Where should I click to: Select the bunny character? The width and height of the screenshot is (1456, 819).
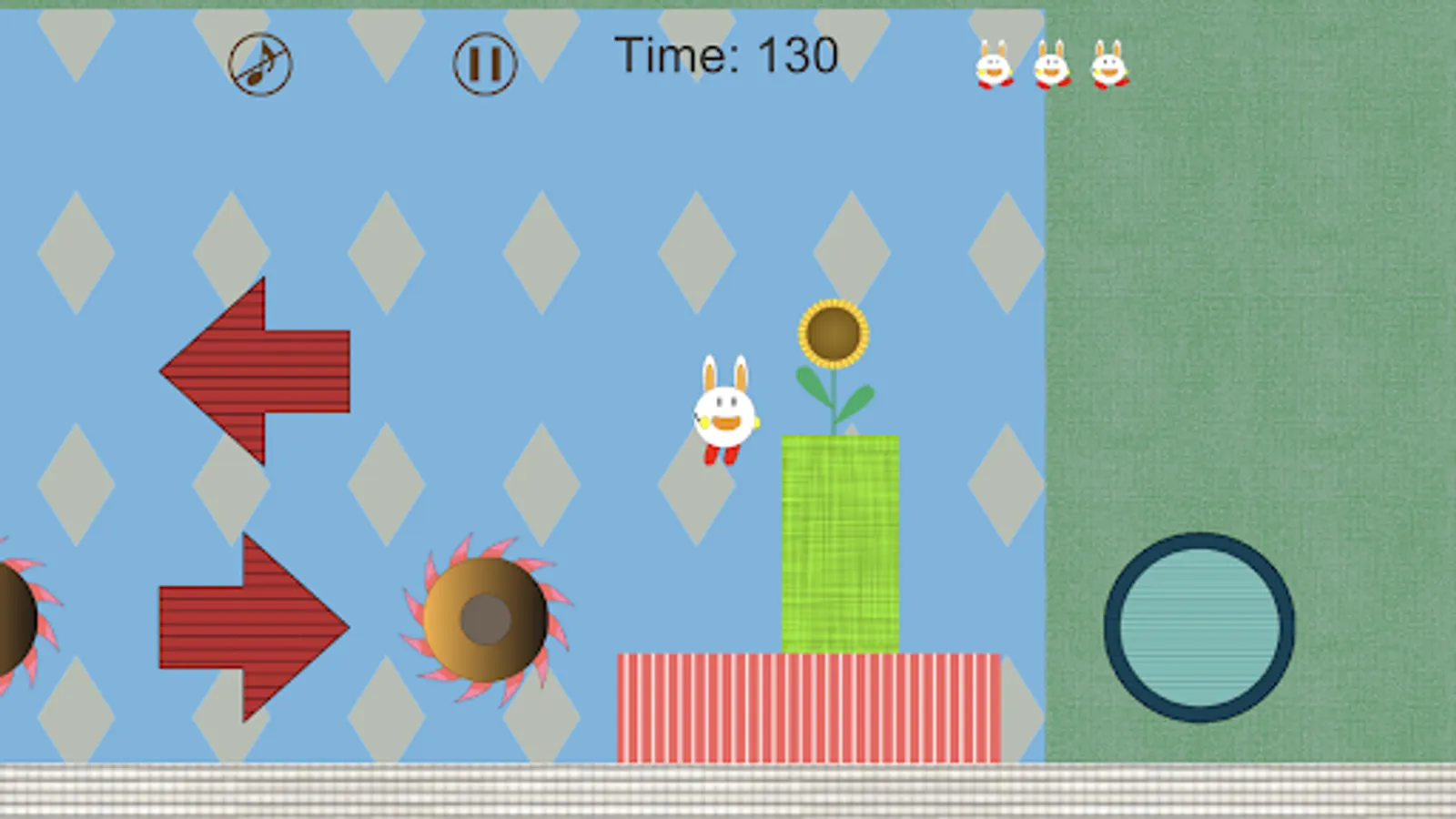(x=723, y=414)
